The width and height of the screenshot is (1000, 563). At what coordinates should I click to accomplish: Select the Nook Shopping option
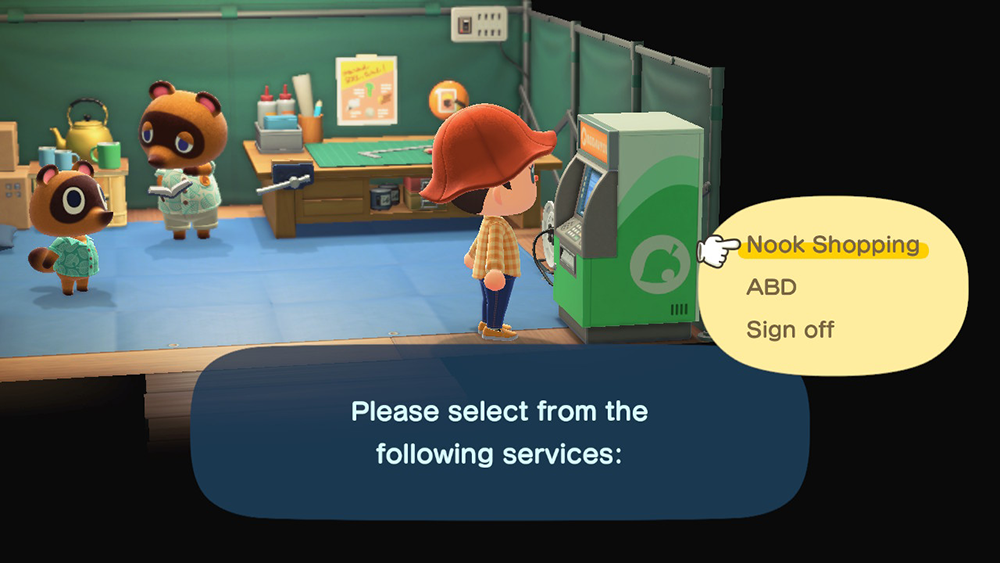coord(833,245)
